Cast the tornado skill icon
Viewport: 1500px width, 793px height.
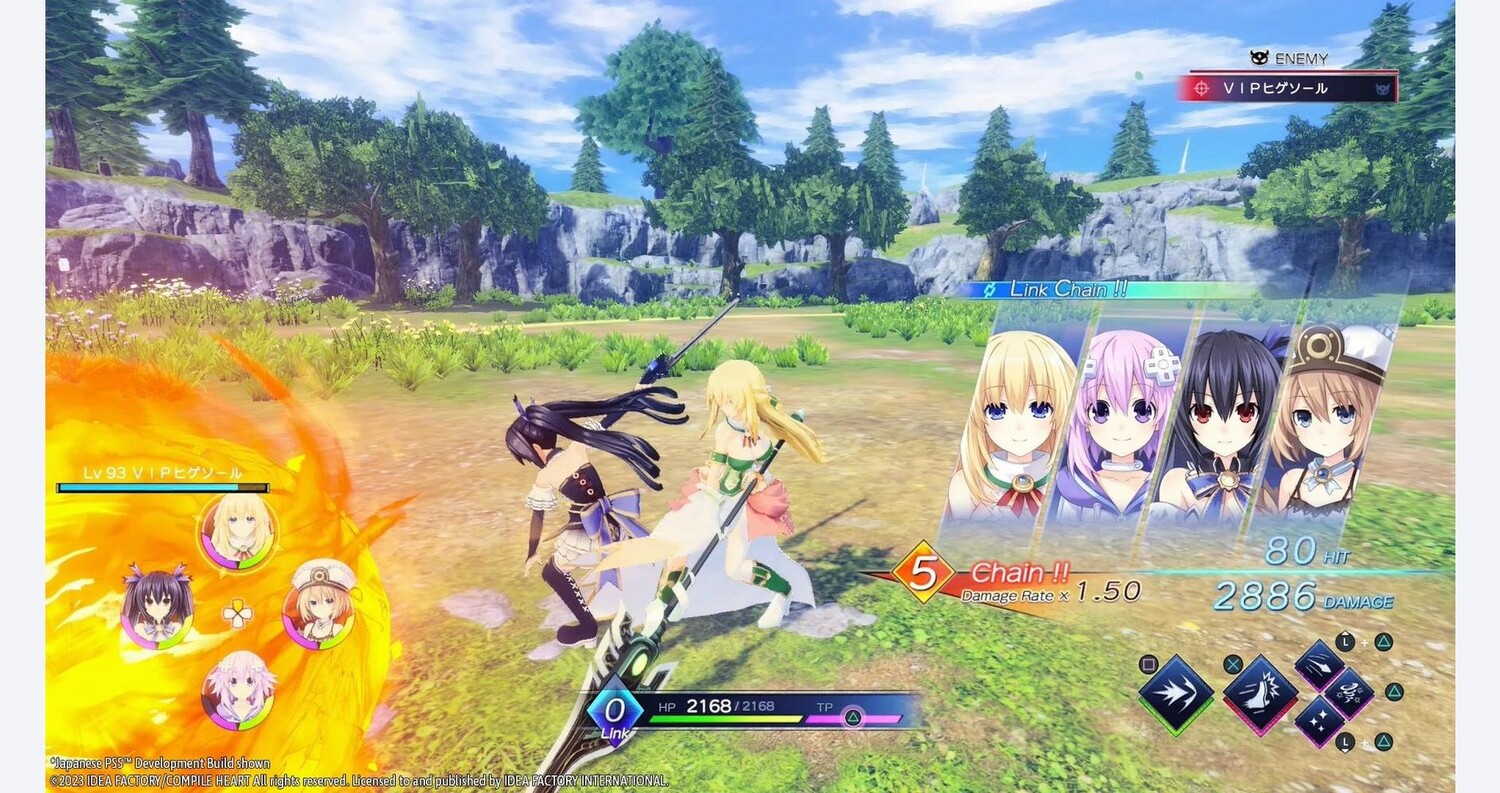point(1349,692)
